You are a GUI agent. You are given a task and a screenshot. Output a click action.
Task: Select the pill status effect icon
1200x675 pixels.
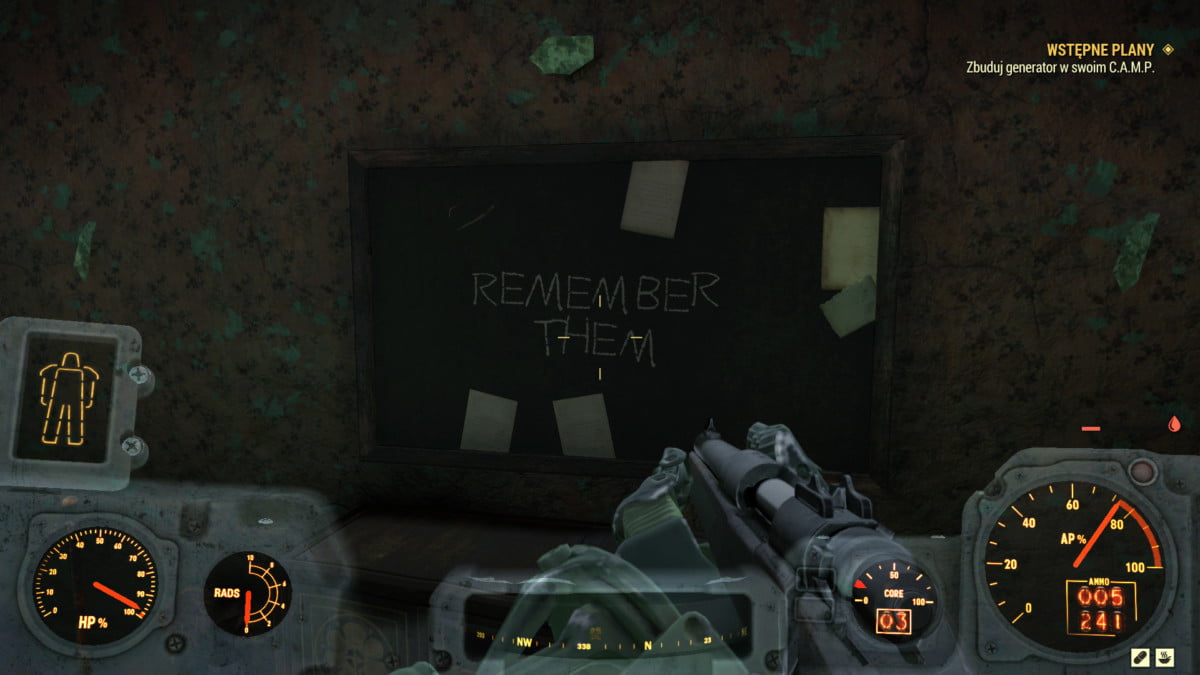point(1140,656)
